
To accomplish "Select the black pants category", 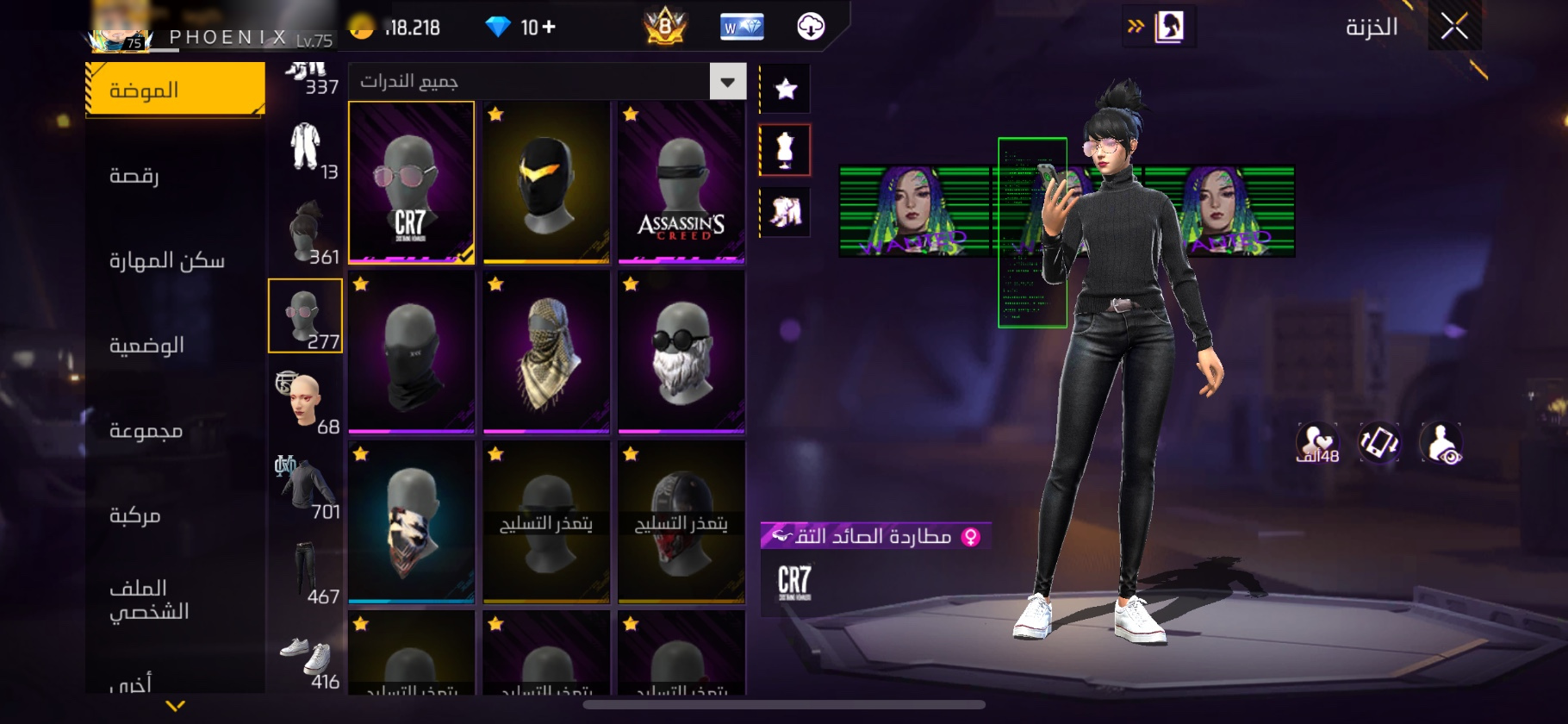I will (x=306, y=572).
